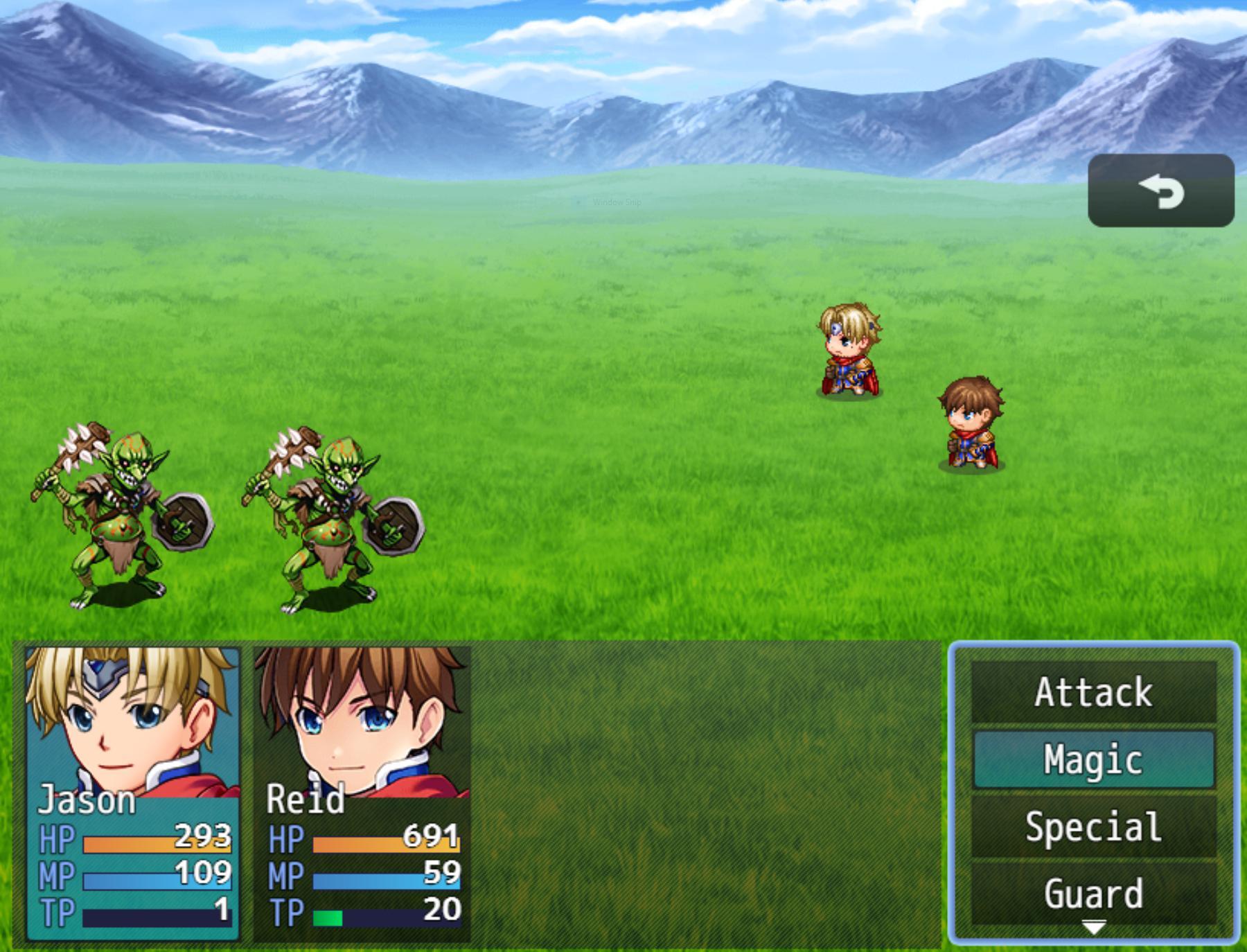Click the highlighted Magic option
The image size is (1247, 952).
[x=1093, y=759]
